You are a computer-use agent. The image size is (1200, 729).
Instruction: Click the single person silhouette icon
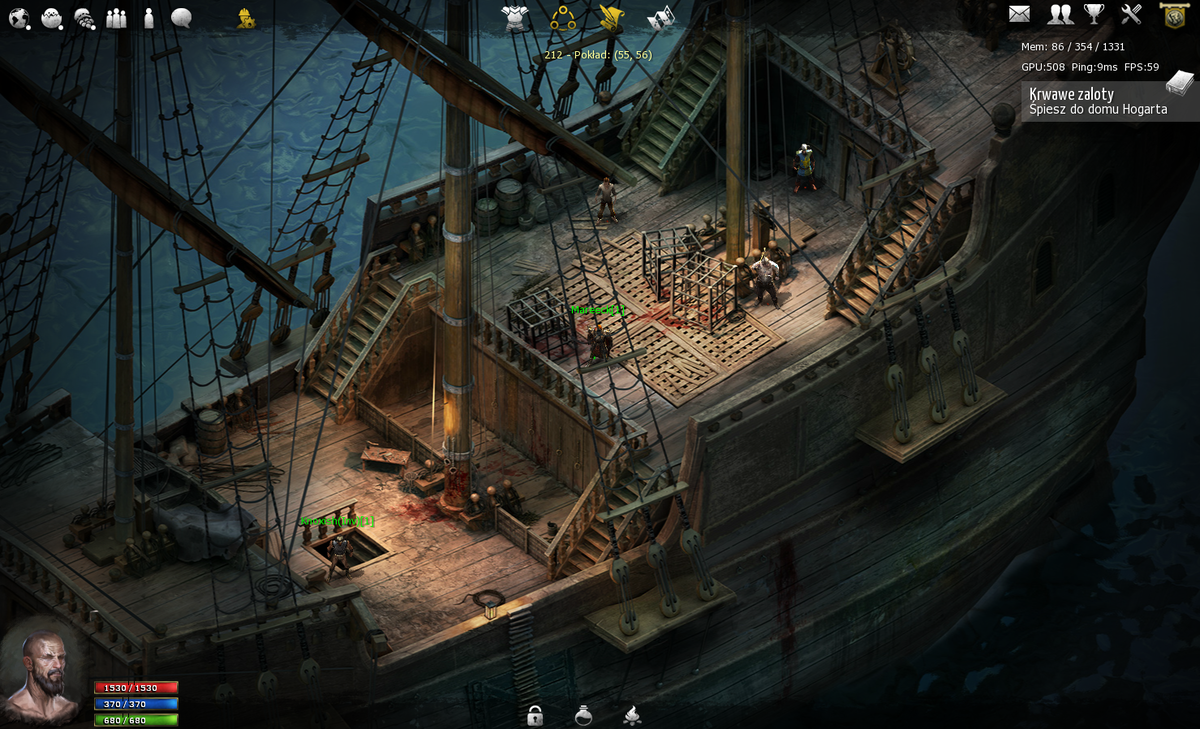(149, 17)
